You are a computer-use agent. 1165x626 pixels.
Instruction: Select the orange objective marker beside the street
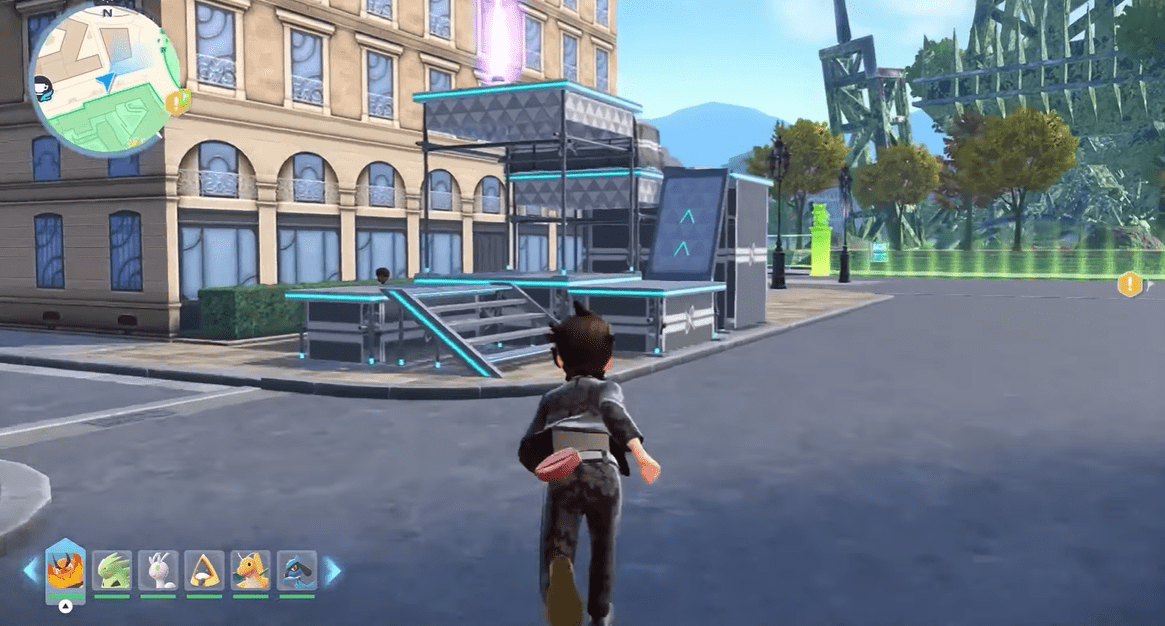tap(1129, 285)
